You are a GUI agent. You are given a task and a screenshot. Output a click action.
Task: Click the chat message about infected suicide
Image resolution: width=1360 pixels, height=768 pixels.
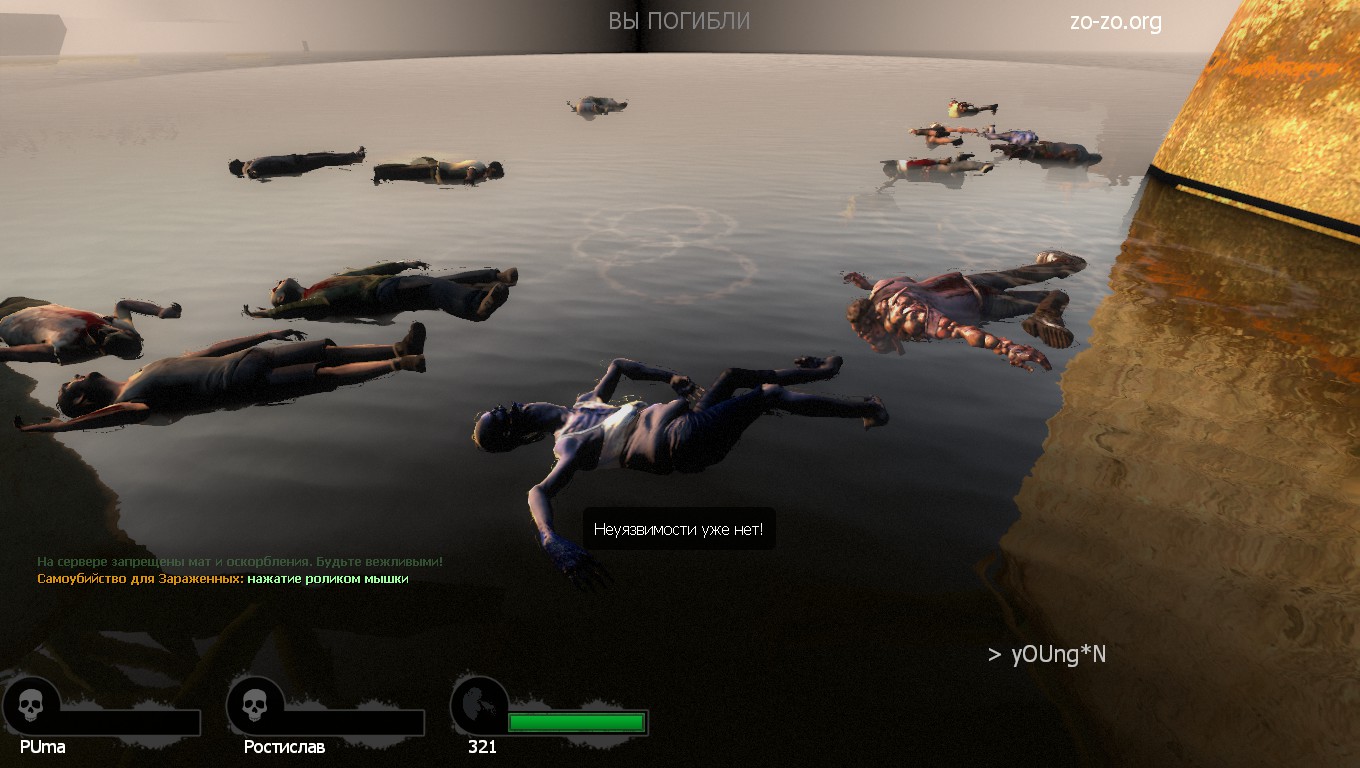pos(223,579)
